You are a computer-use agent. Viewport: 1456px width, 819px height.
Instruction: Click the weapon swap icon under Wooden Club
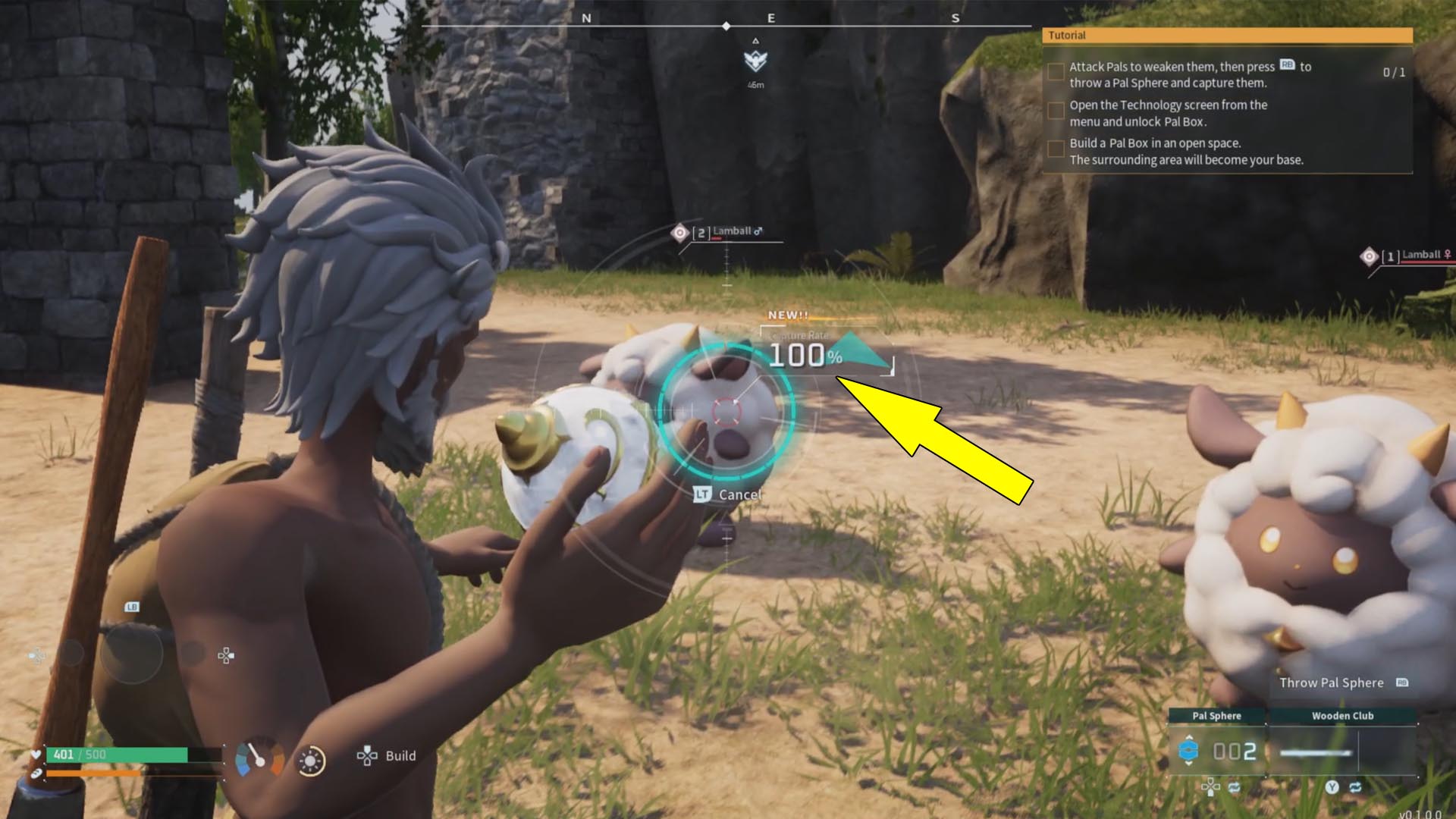1357,787
